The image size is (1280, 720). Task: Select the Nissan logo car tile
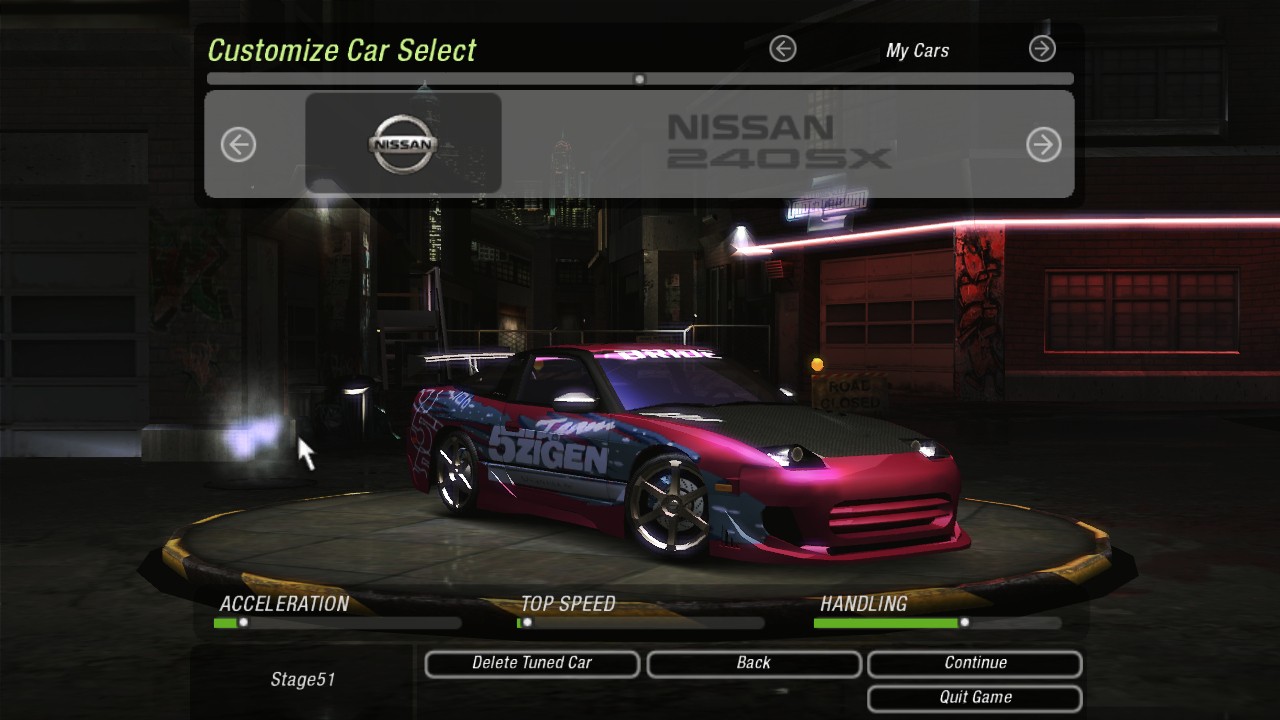(x=403, y=143)
